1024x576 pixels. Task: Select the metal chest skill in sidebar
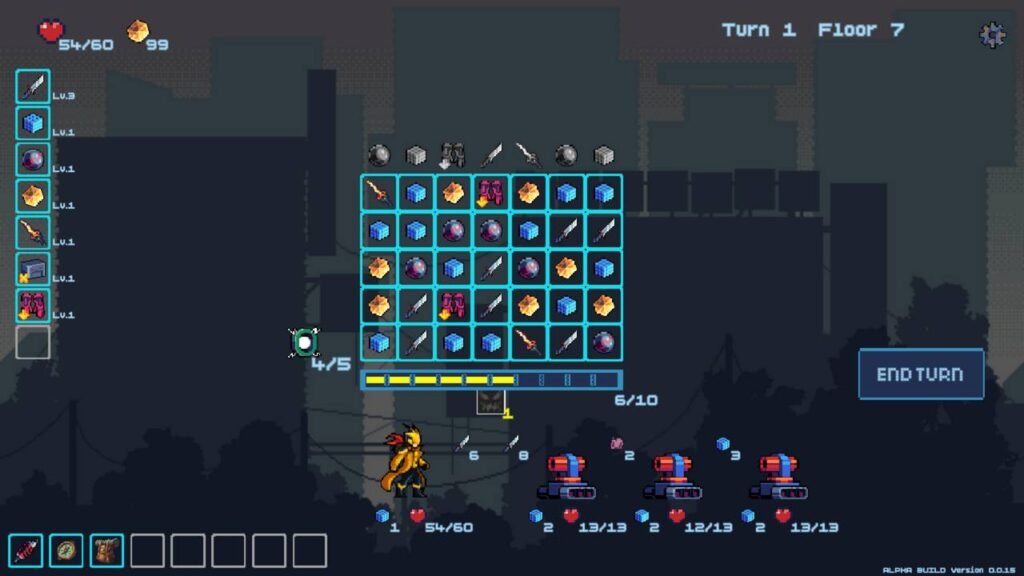[x=33, y=269]
